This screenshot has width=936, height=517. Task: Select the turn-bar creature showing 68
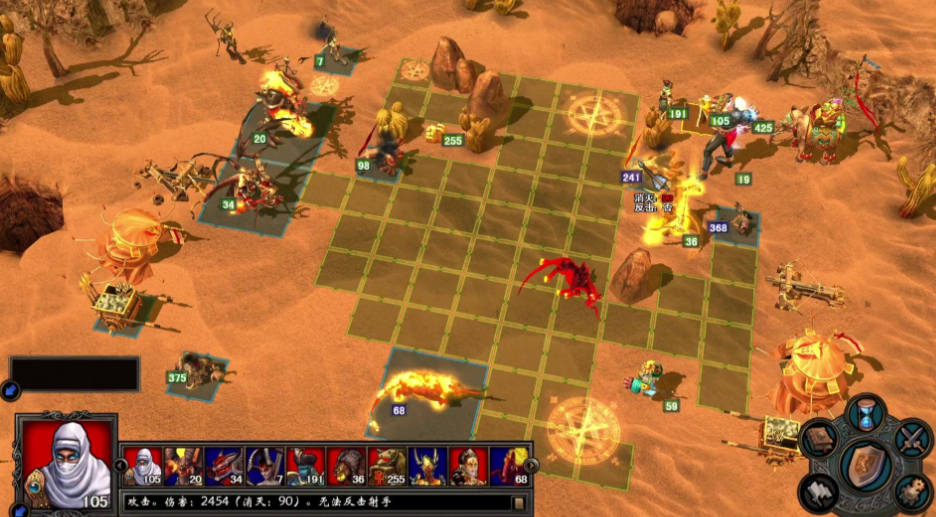click(510, 466)
